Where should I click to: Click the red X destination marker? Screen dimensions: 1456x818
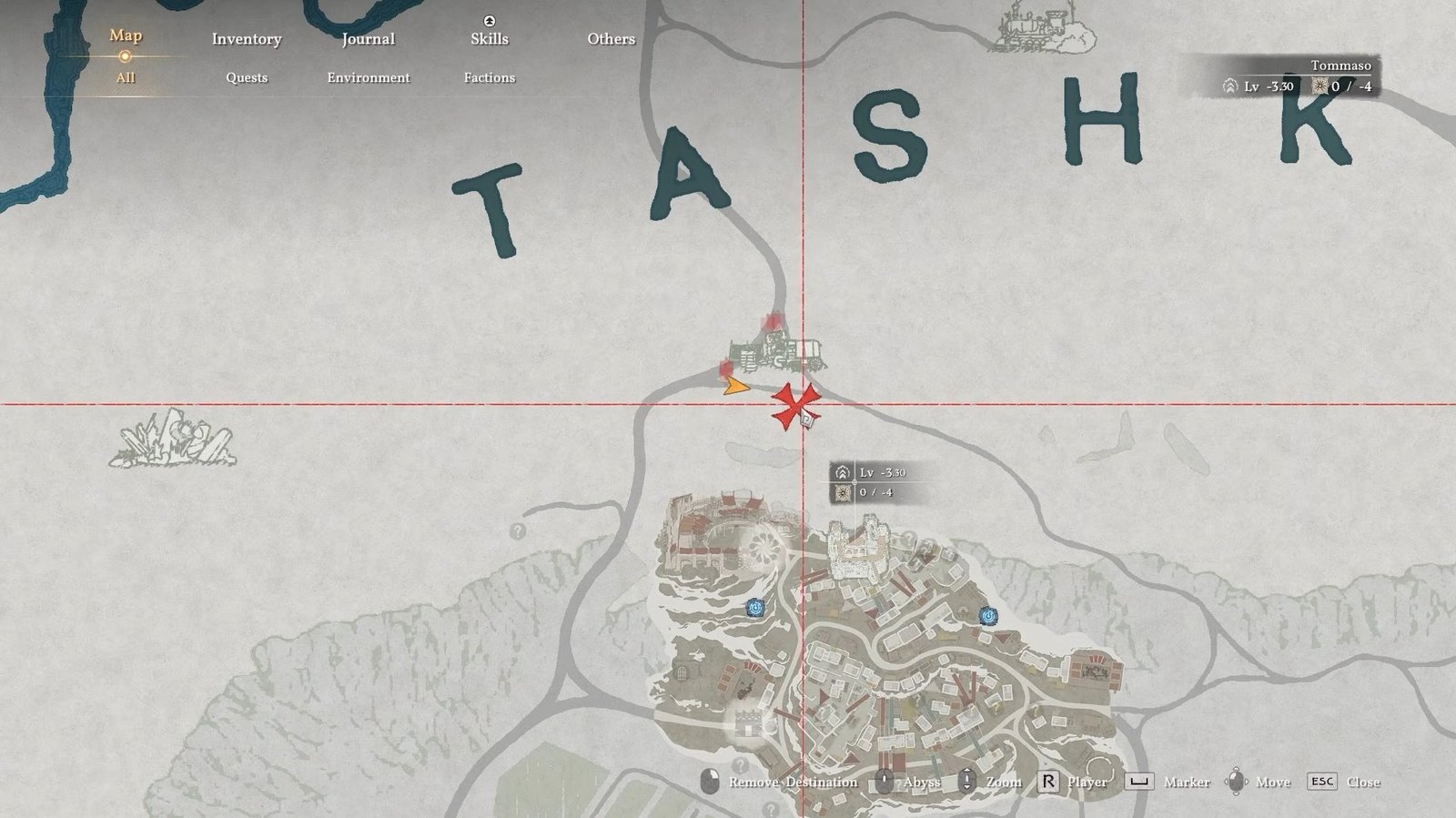coord(794,405)
